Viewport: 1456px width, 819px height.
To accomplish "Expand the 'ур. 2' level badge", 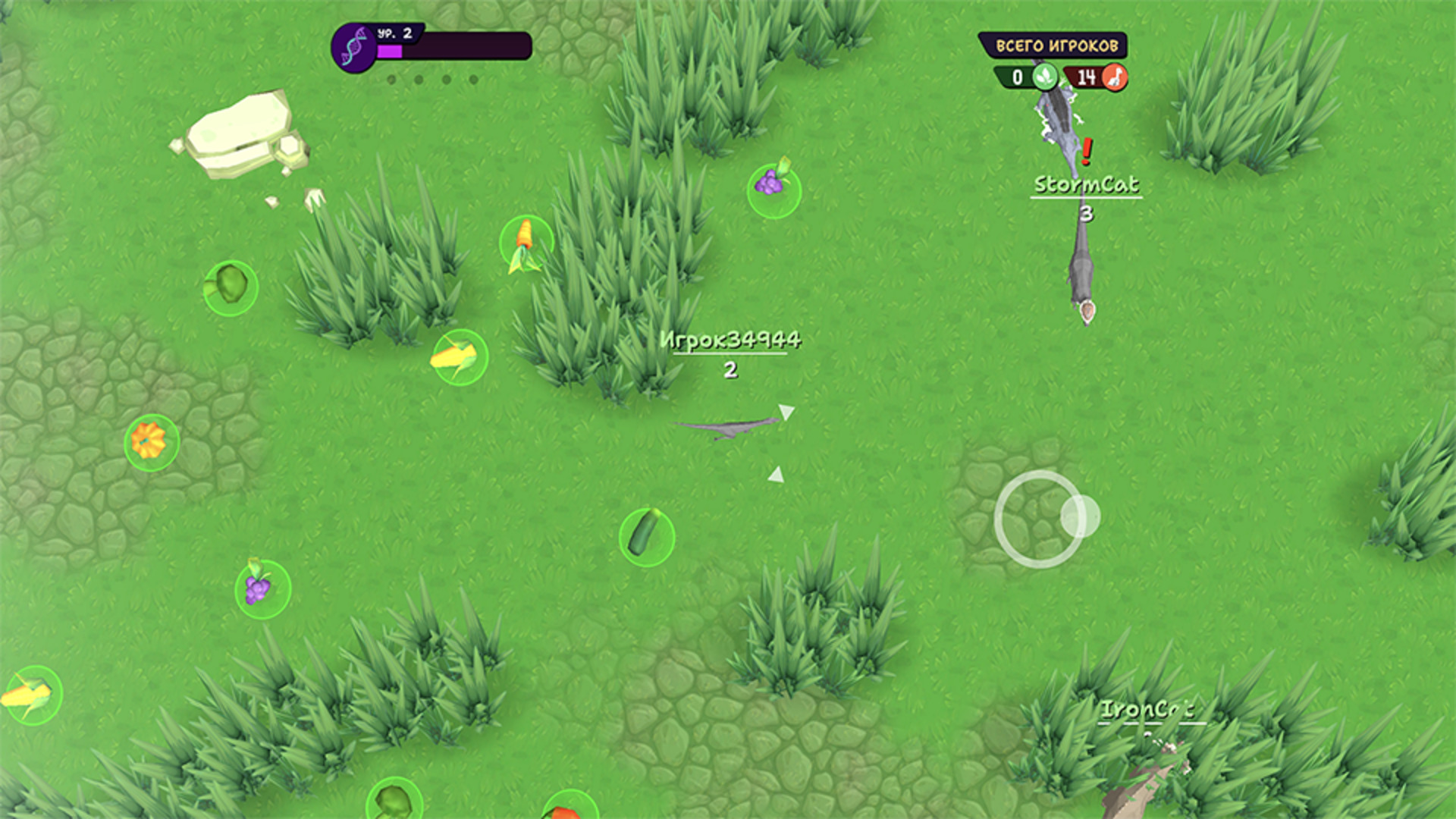I will point(395,33).
